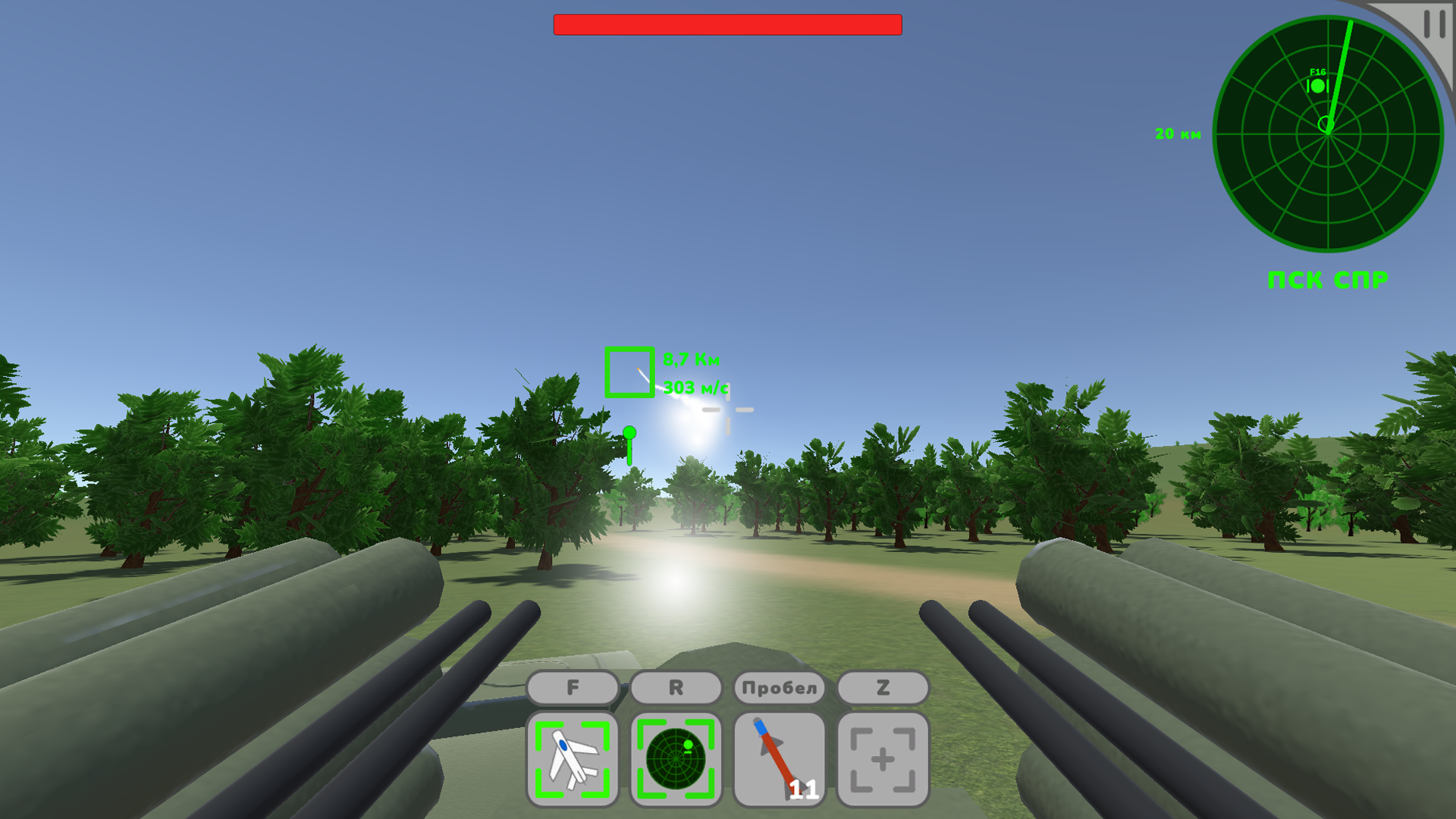Click the 303 м/с speed readout
The image size is (1456, 819).
(x=694, y=387)
